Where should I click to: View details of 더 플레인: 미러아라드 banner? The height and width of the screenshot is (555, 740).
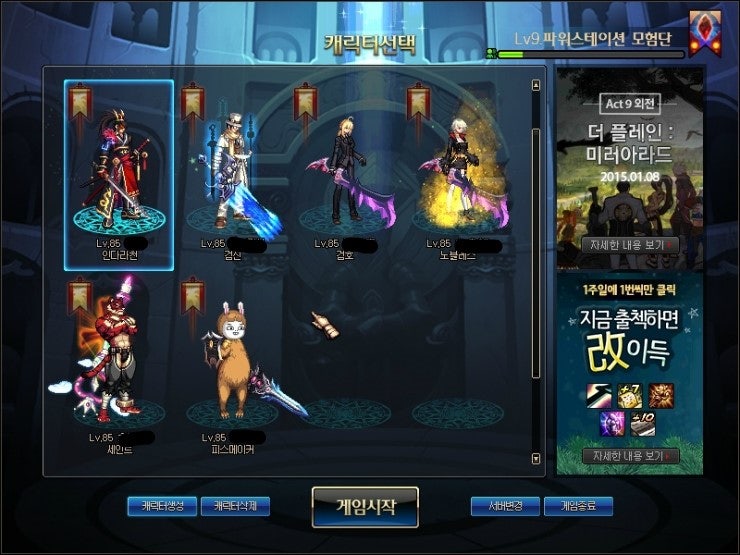tap(630, 244)
